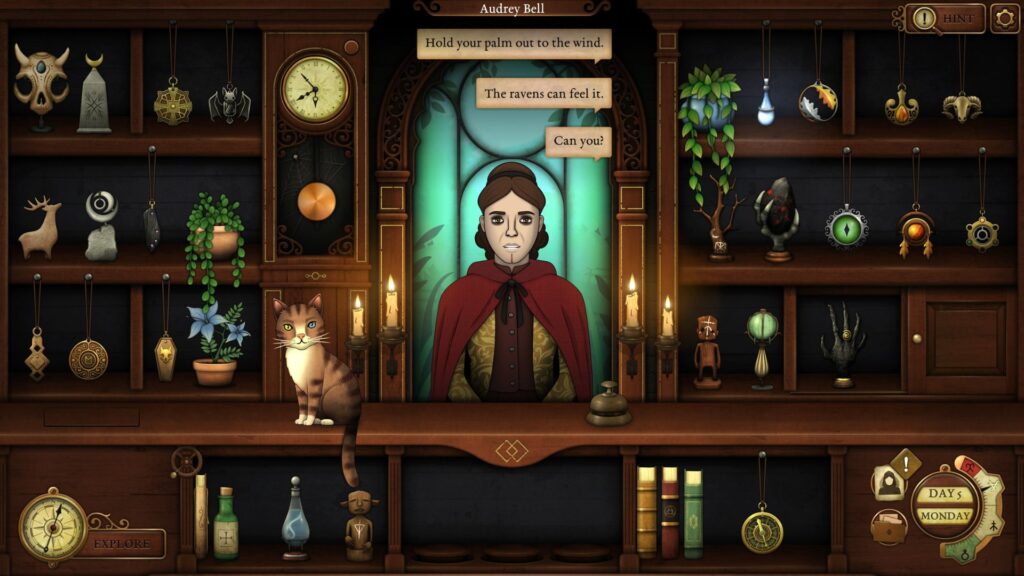This screenshot has width=1024, height=576.
Task: Choose the green eye amulet
Action: coord(846,226)
